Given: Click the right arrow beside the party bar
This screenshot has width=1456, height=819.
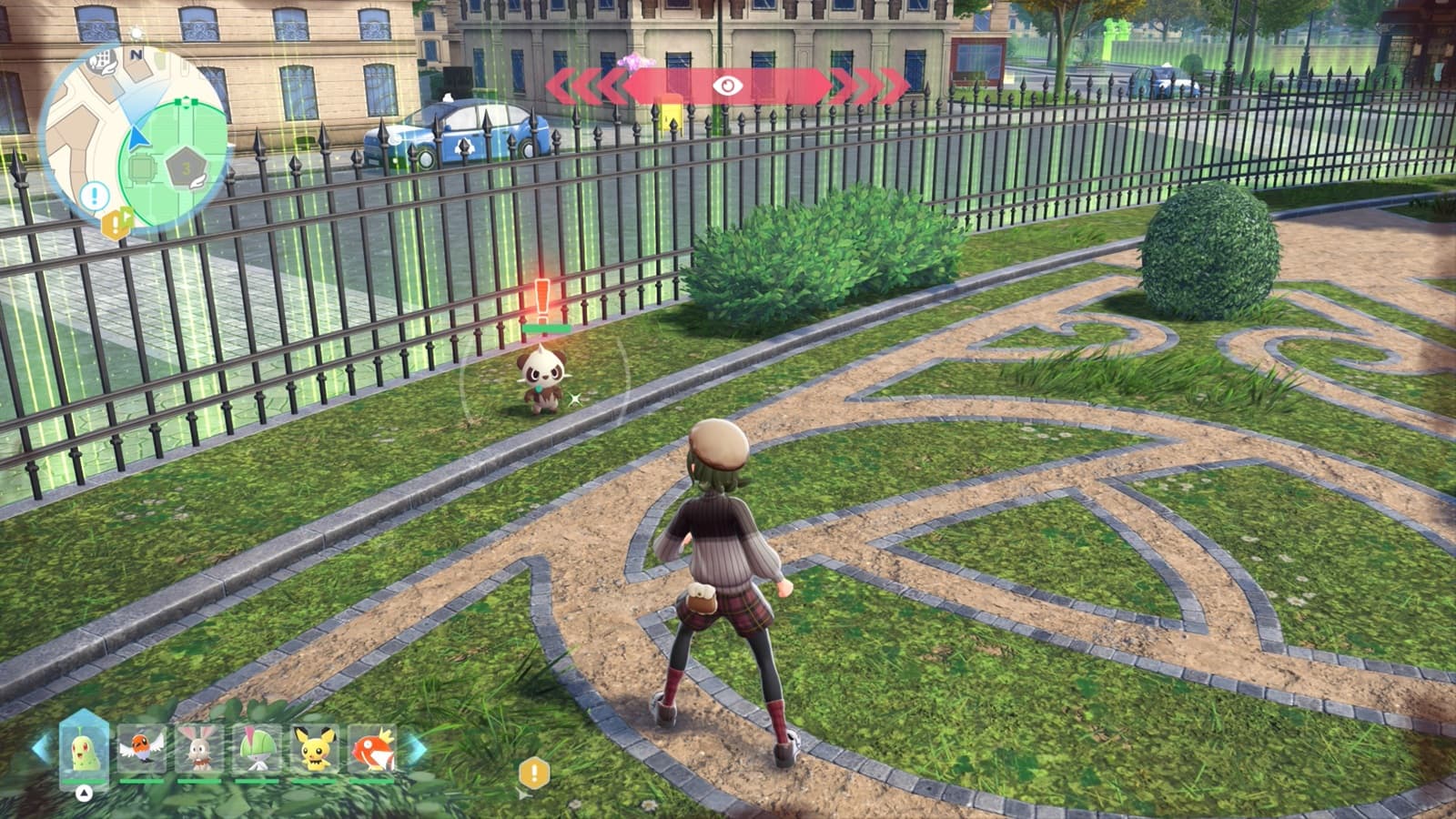Looking at the screenshot, I should point(416,750).
